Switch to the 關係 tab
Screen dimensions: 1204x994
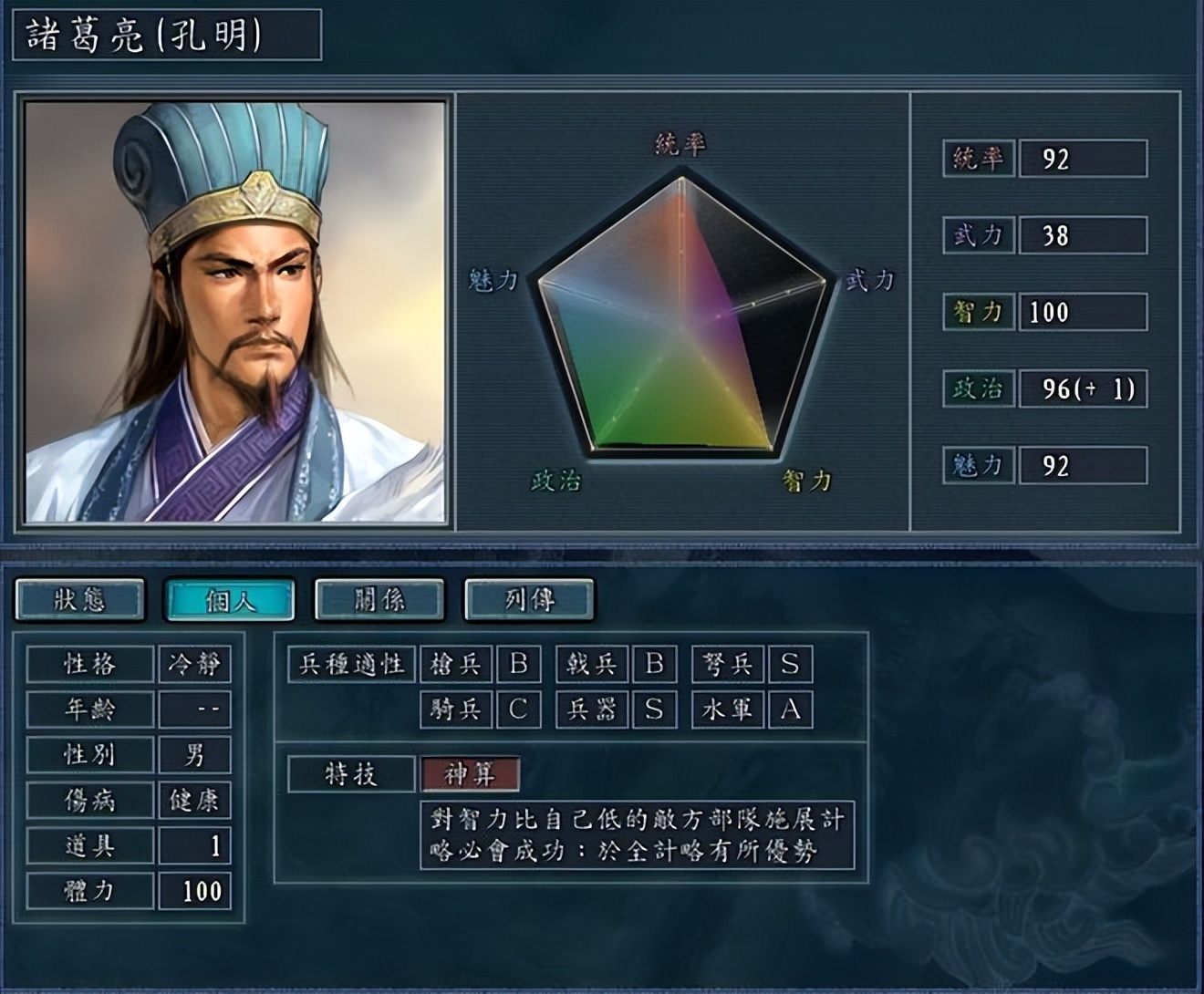(x=378, y=599)
